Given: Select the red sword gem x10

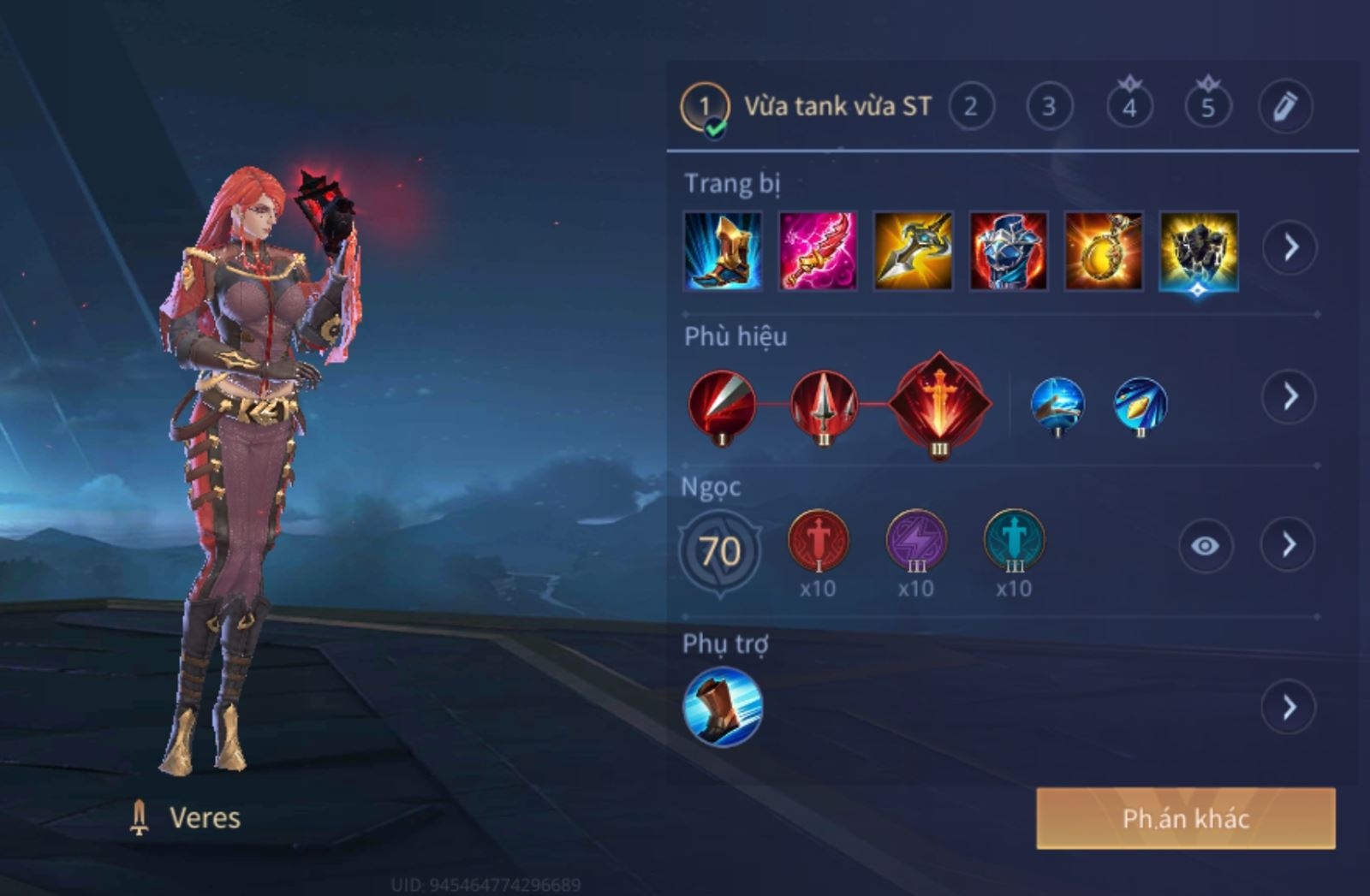Looking at the screenshot, I should 818,542.
